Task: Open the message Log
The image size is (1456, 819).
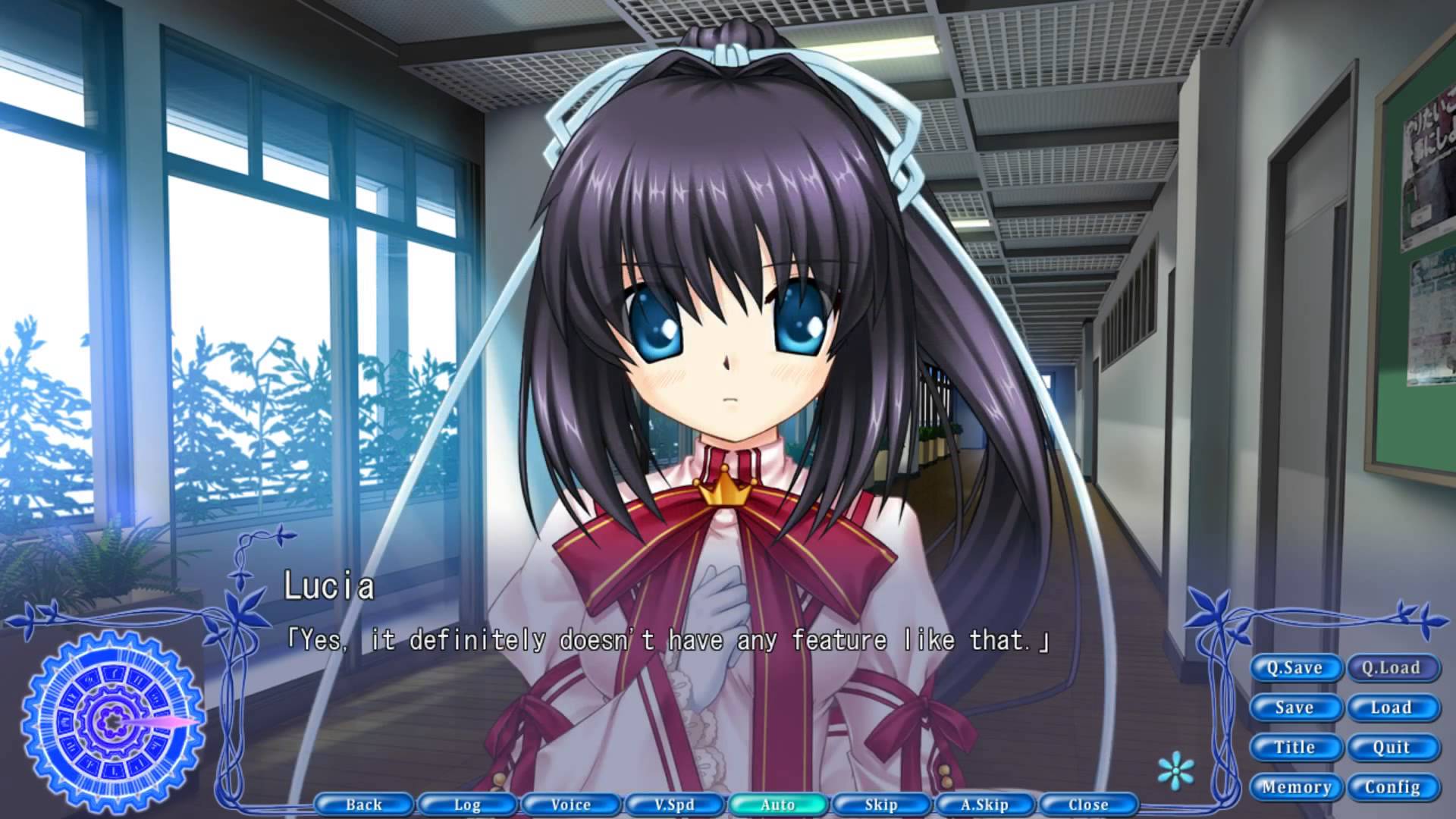Action: (x=467, y=805)
